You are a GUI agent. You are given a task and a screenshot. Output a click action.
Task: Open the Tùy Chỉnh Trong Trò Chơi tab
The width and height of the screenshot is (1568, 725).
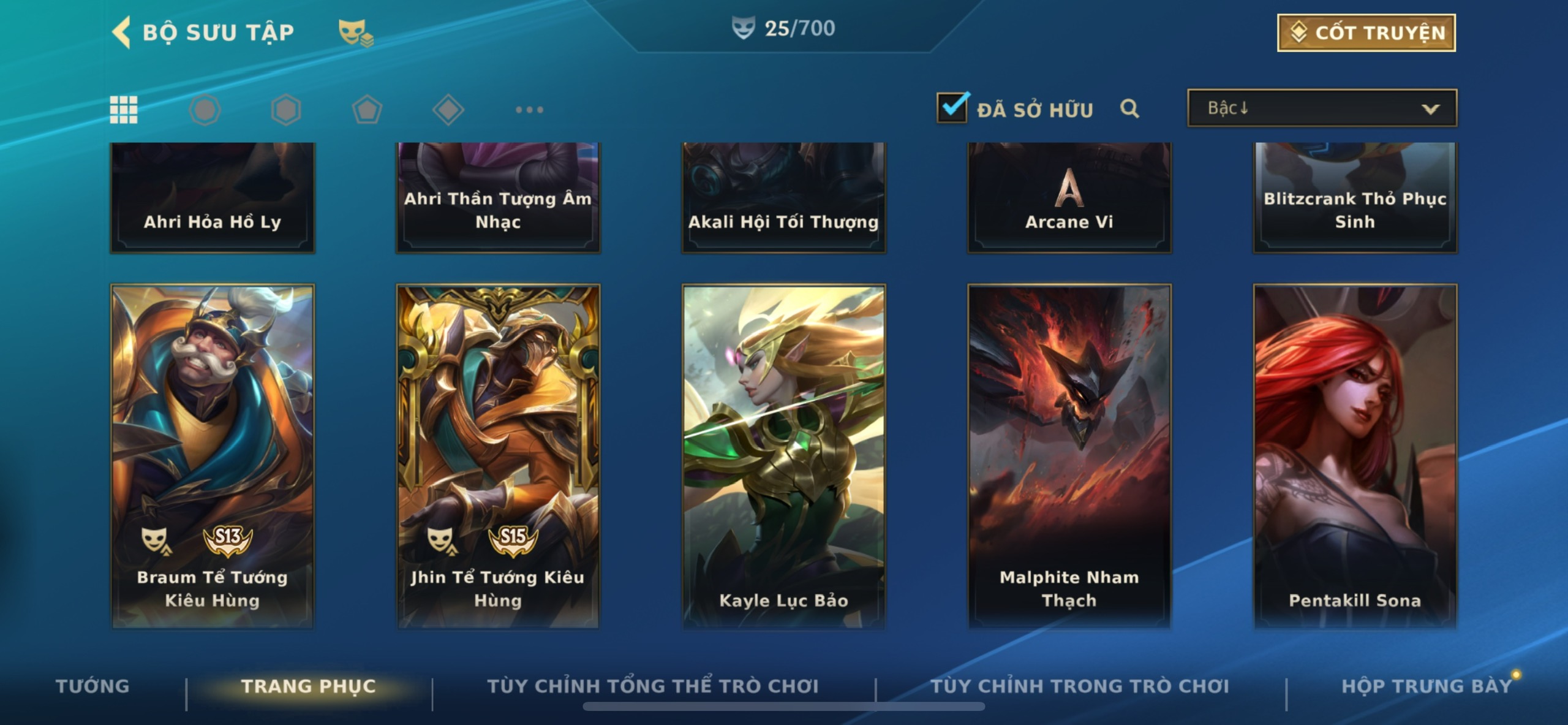coord(1080,686)
